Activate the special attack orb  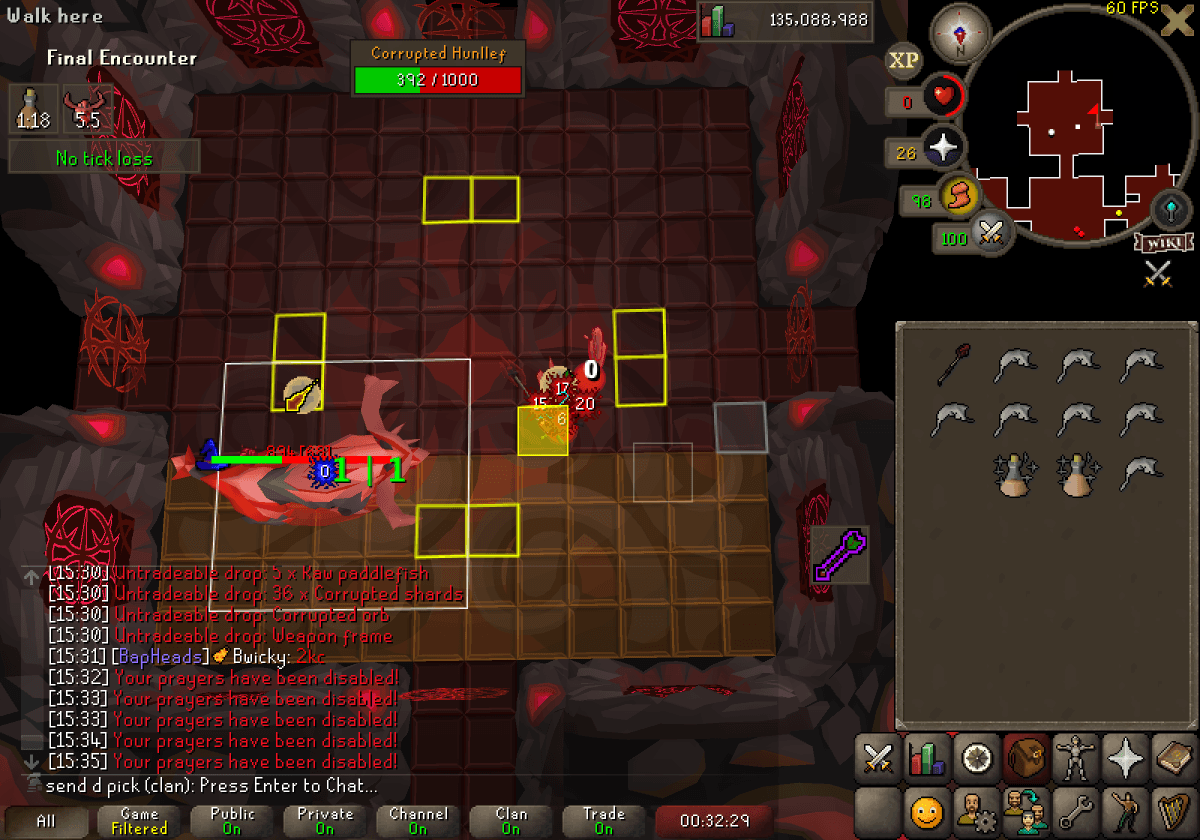[x=989, y=234]
